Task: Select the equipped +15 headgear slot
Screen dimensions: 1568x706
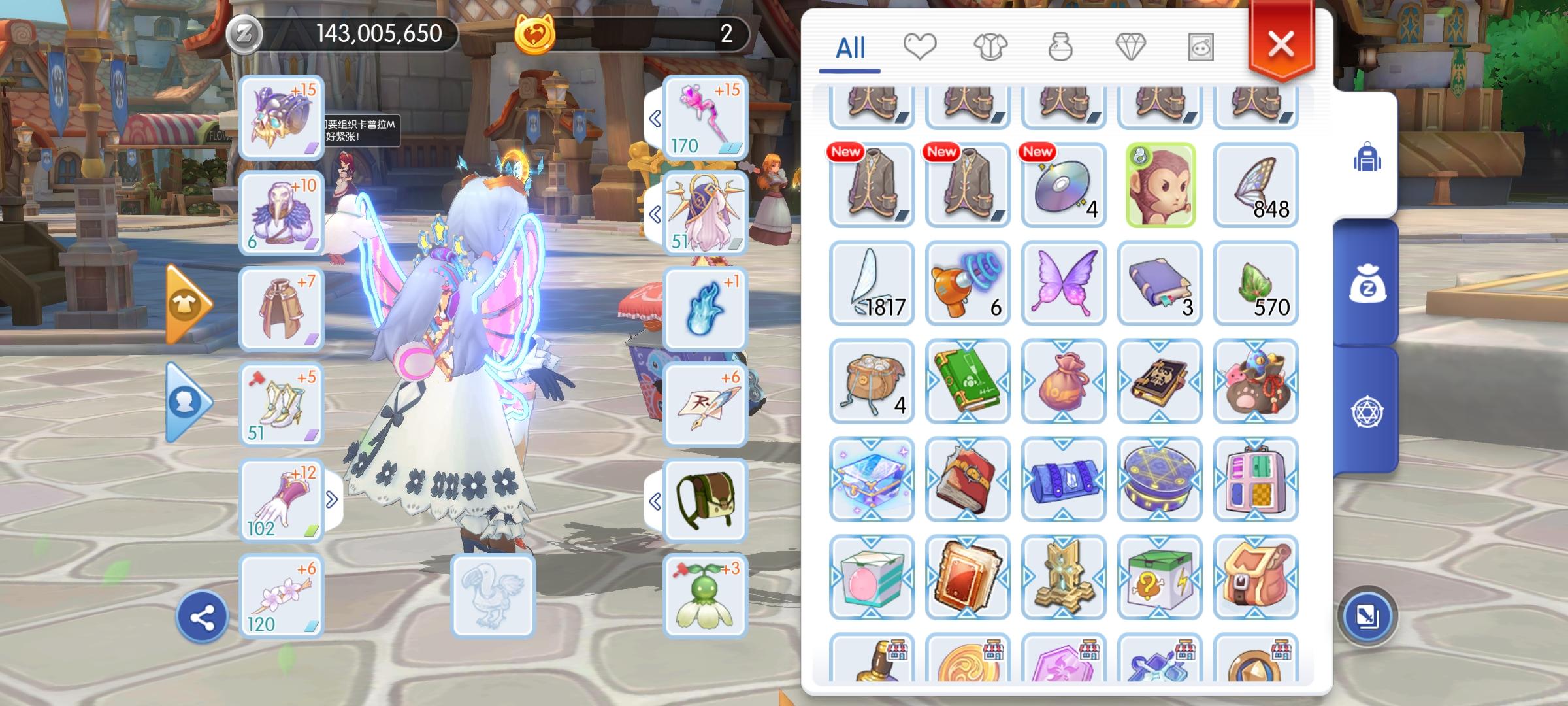Action: click(281, 120)
